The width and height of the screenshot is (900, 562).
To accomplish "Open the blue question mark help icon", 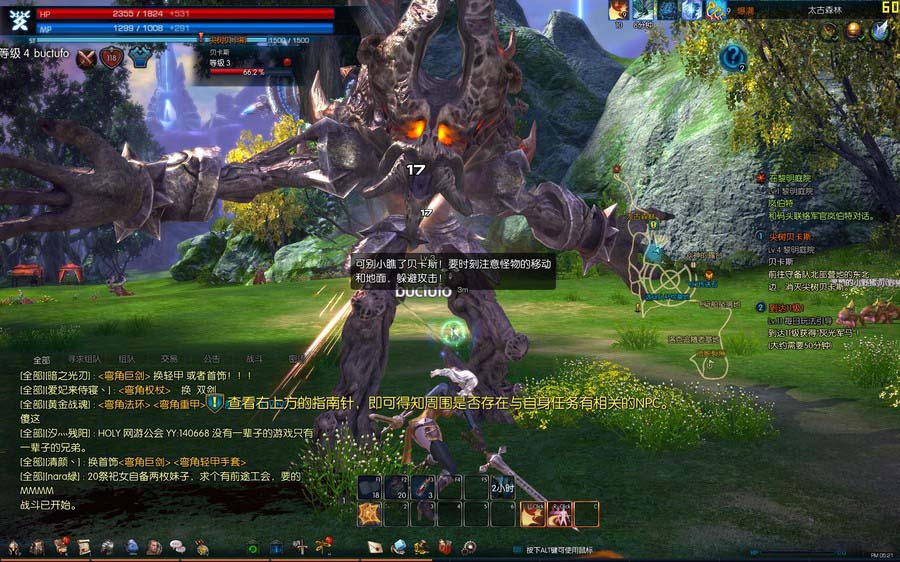I will pyautogui.click(x=733, y=57).
